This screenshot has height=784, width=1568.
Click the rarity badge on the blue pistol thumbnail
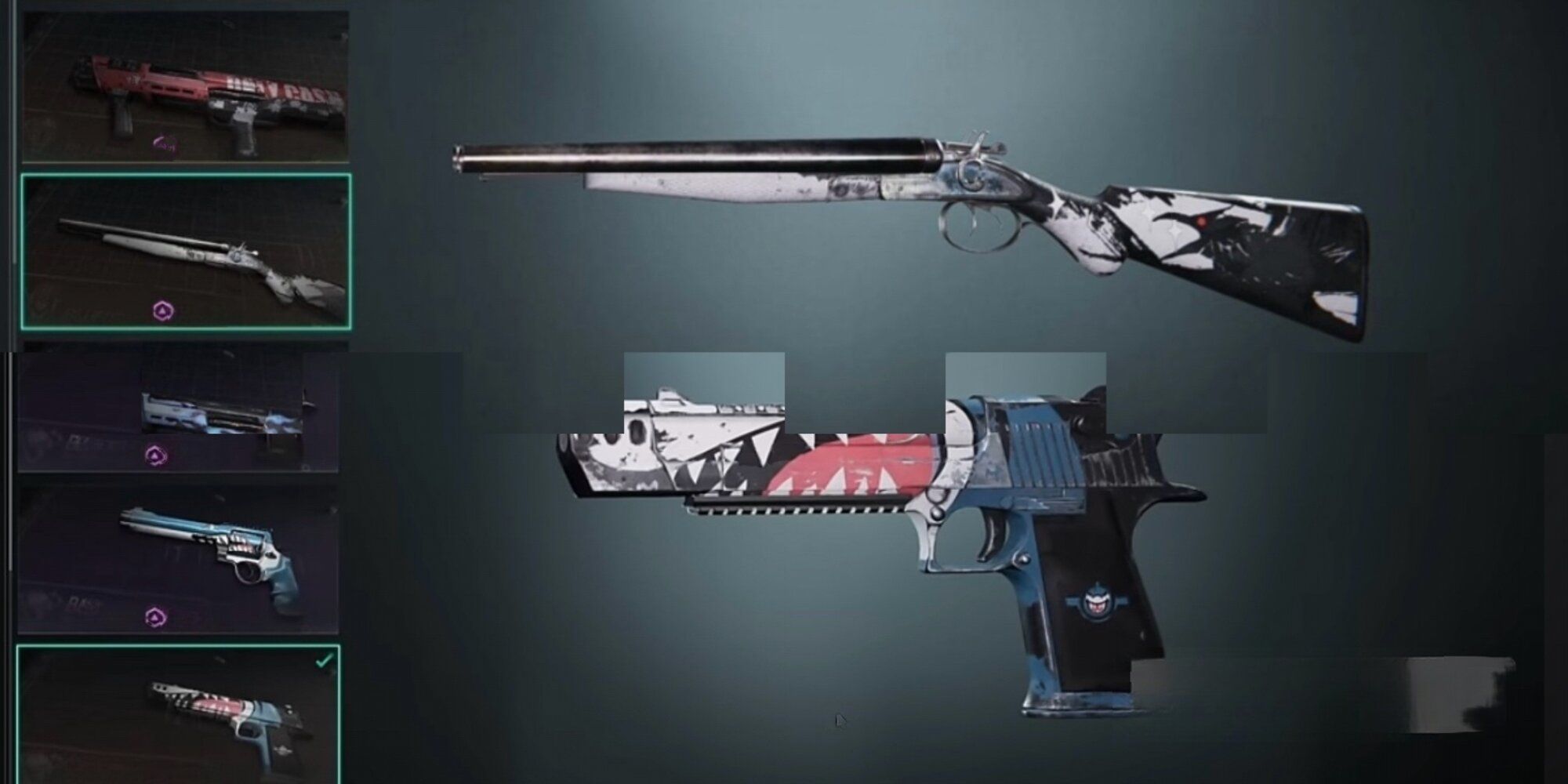(154, 453)
